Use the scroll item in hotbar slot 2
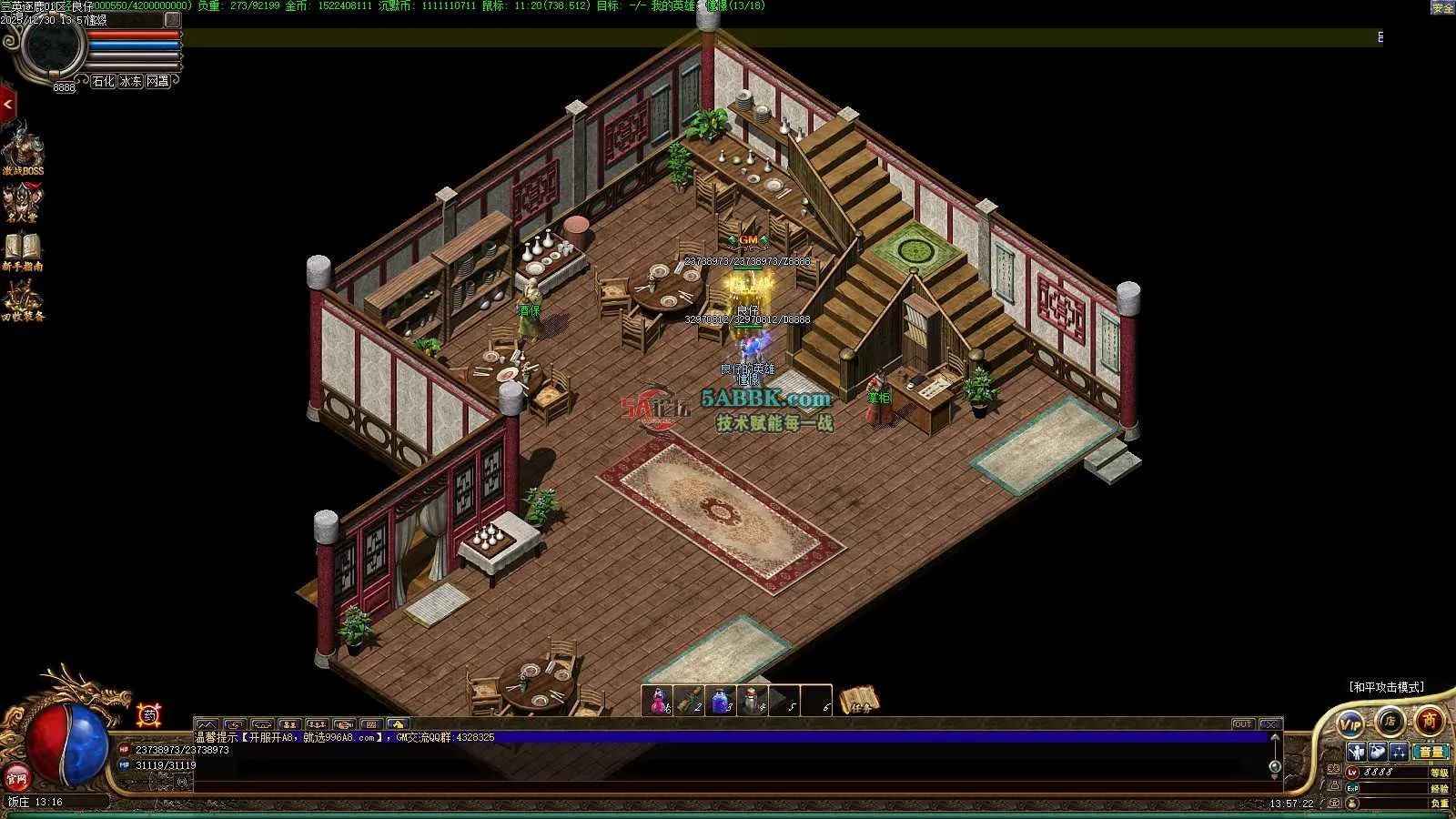Image resolution: width=1456 pixels, height=819 pixels. (689, 701)
